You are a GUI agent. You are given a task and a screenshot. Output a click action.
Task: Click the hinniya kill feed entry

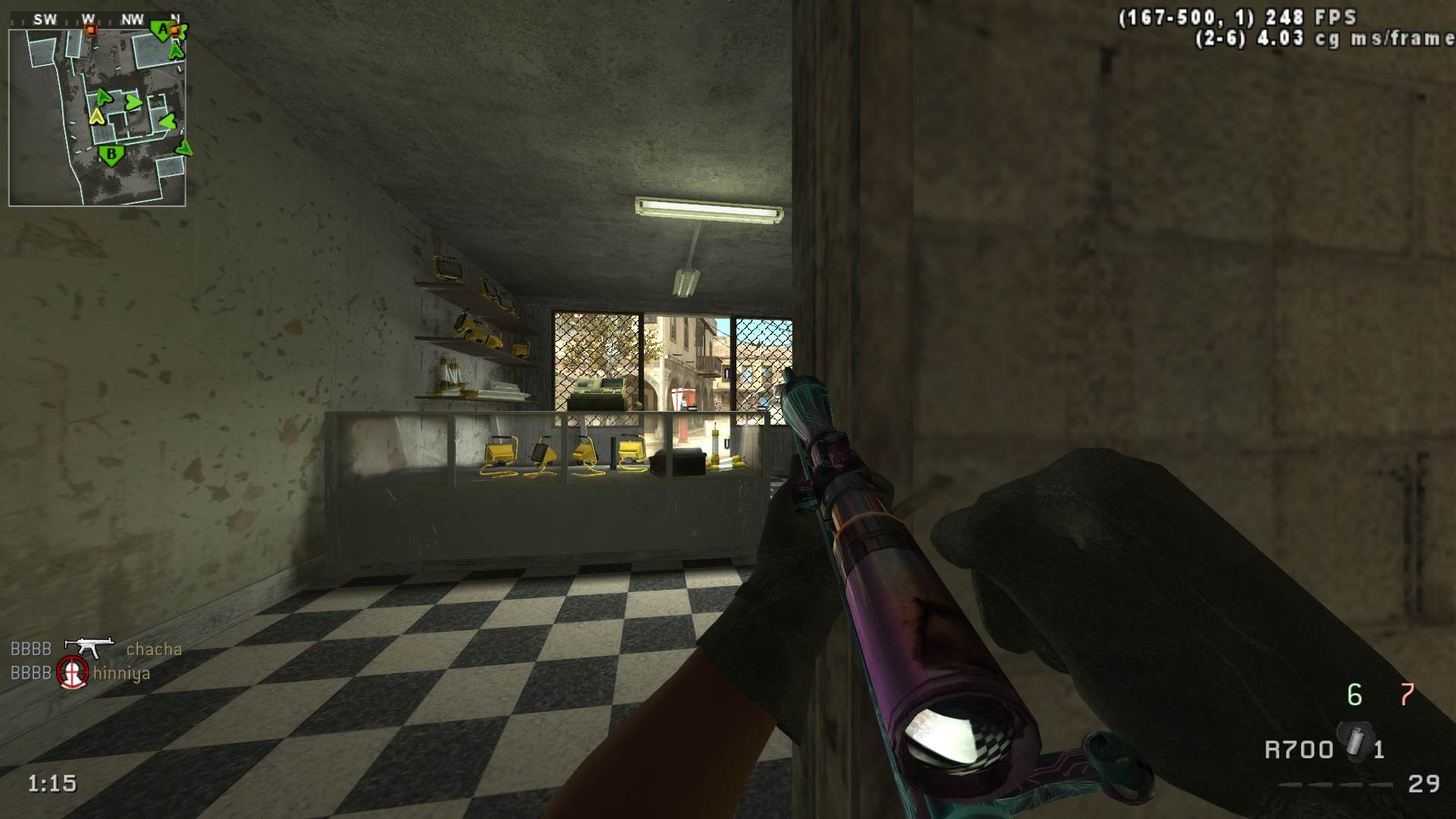(x=121, y=673)
